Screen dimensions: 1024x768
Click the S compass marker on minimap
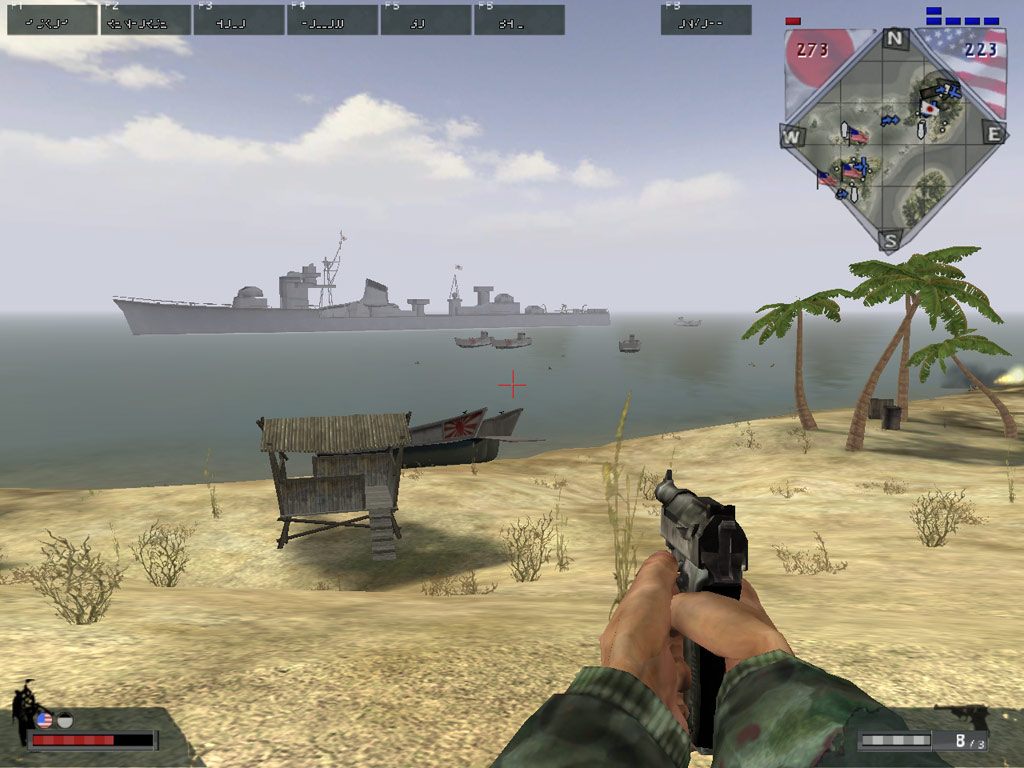point(891,240)
